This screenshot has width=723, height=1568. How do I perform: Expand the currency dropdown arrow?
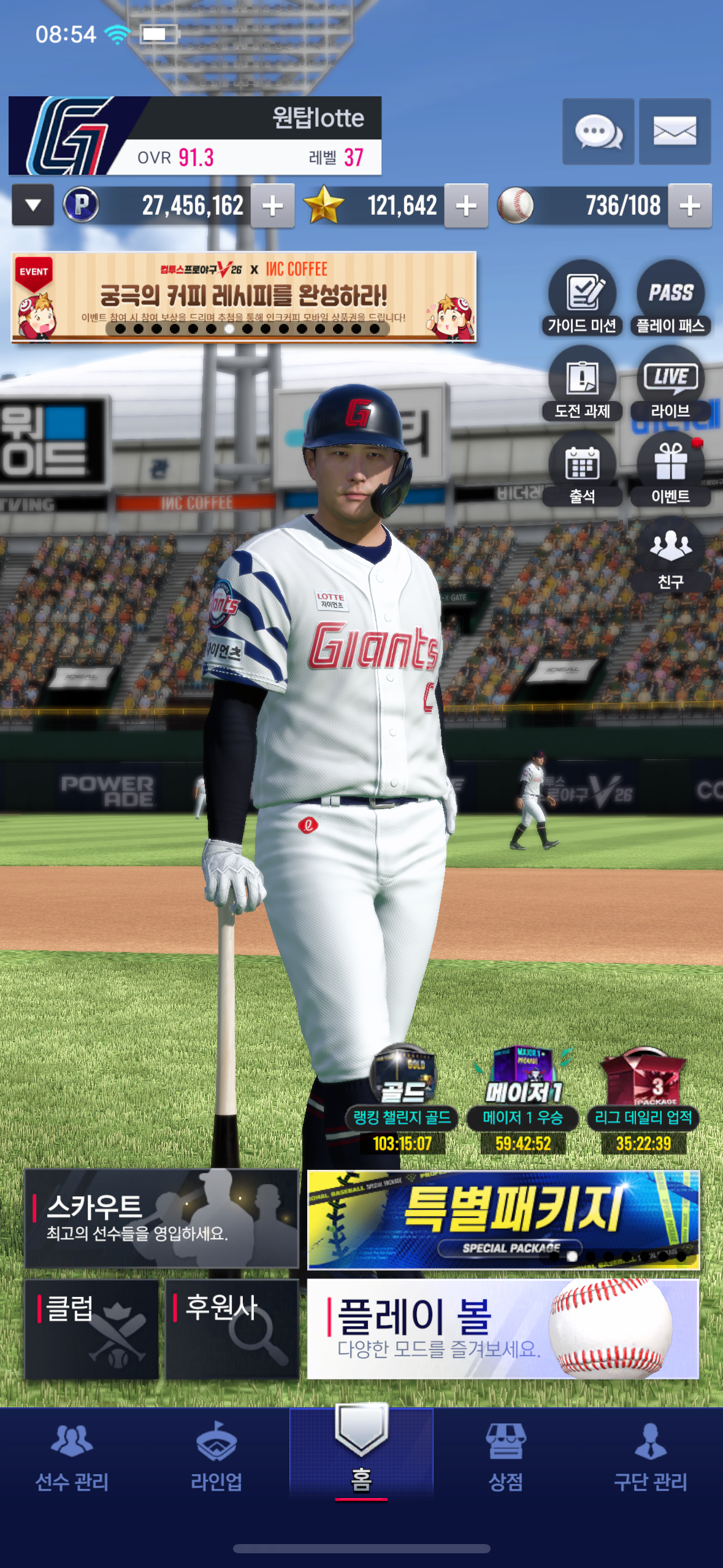click(33, 206)
